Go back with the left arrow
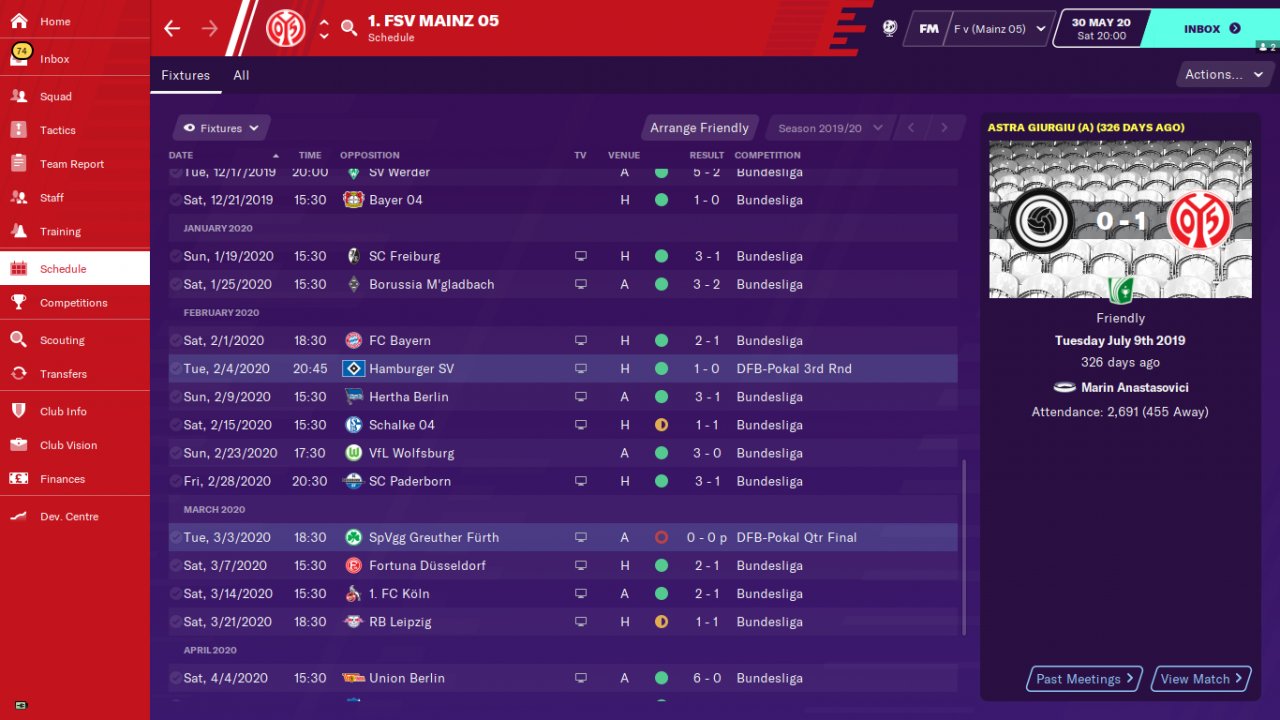 click(172, 28)
